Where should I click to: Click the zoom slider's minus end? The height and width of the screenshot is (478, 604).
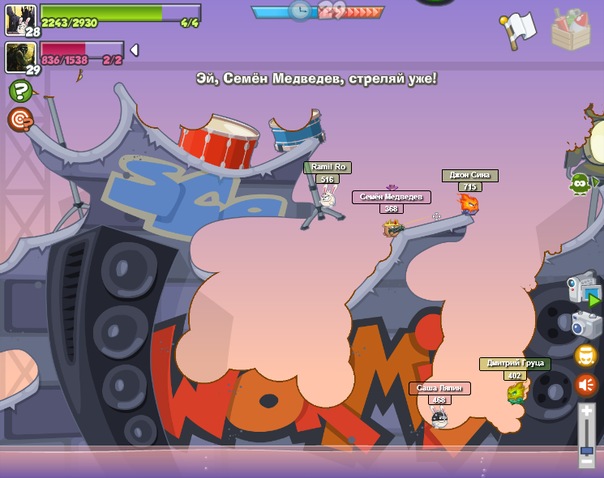click(x=586, y=461)
